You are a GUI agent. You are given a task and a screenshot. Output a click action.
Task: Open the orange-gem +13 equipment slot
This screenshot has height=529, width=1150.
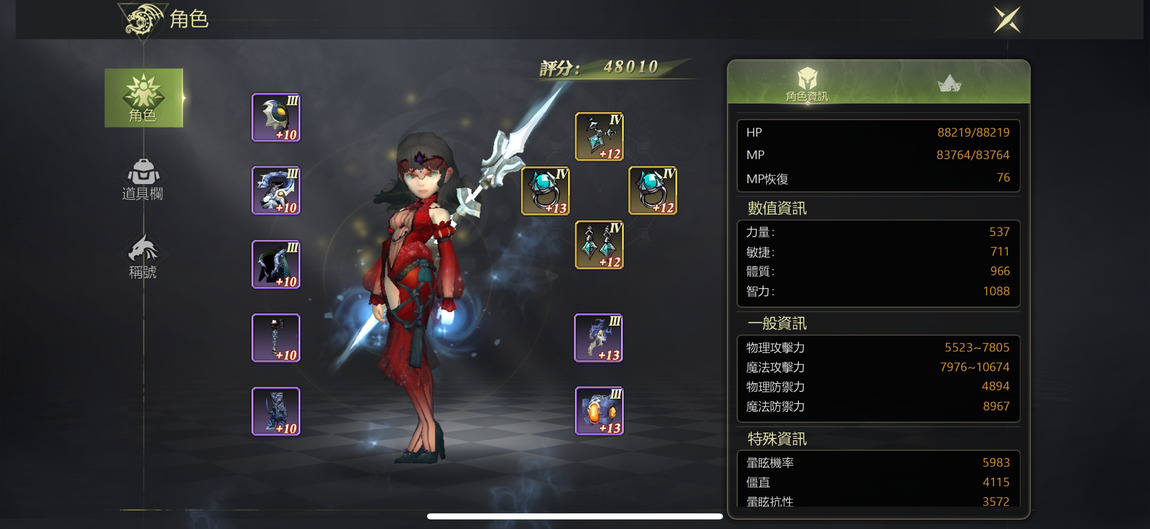[599, 411]
